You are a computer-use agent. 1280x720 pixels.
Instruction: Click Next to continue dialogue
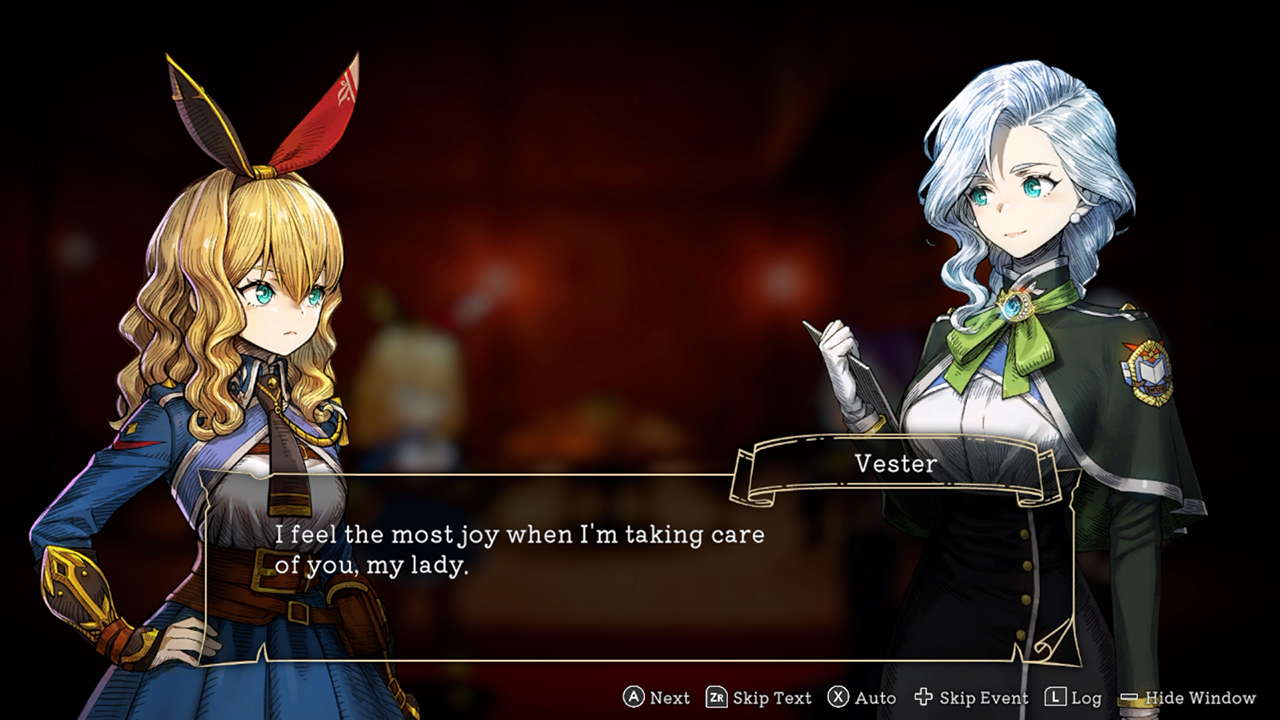[668, 698]
